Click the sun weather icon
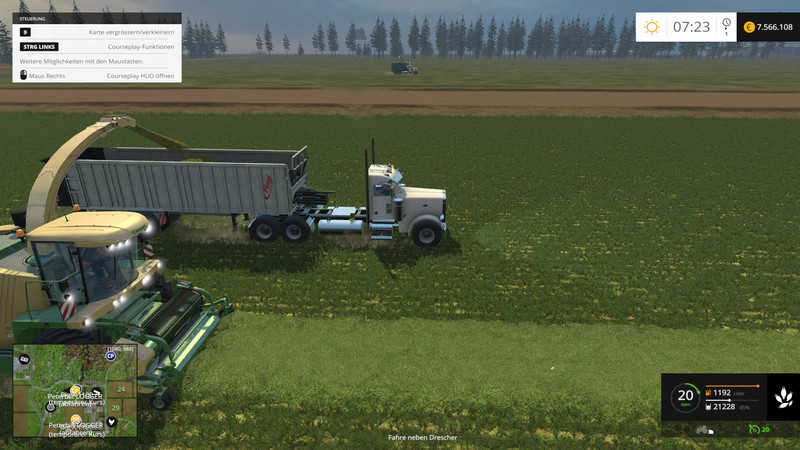The width and height of the screenshot is (800, 450). [x=652, y=27]
